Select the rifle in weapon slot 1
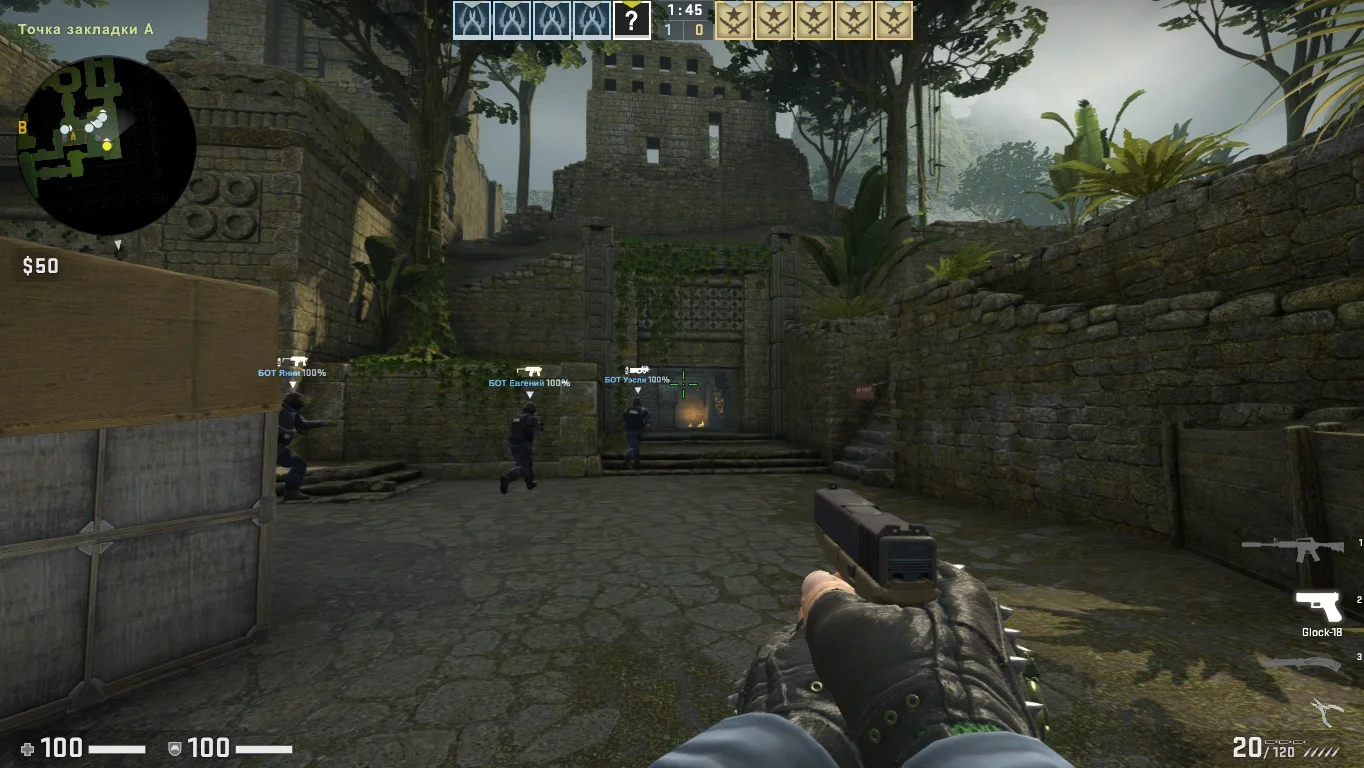 click(1292, 548)
